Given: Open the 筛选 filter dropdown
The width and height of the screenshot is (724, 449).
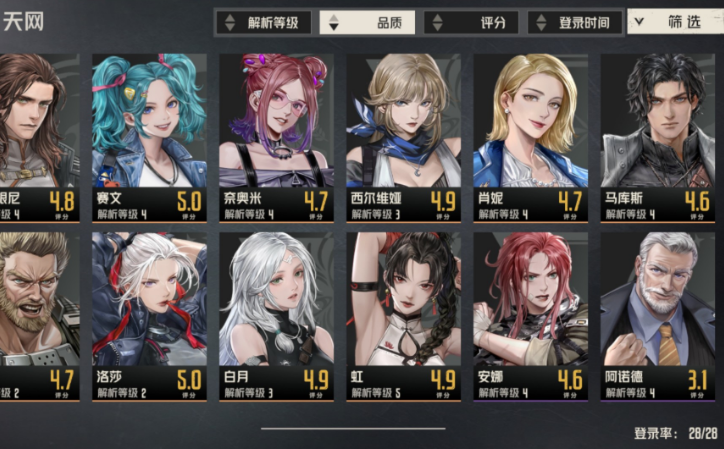Looking at the screenshot, I should pyautogui.click(x=675, y=21).
